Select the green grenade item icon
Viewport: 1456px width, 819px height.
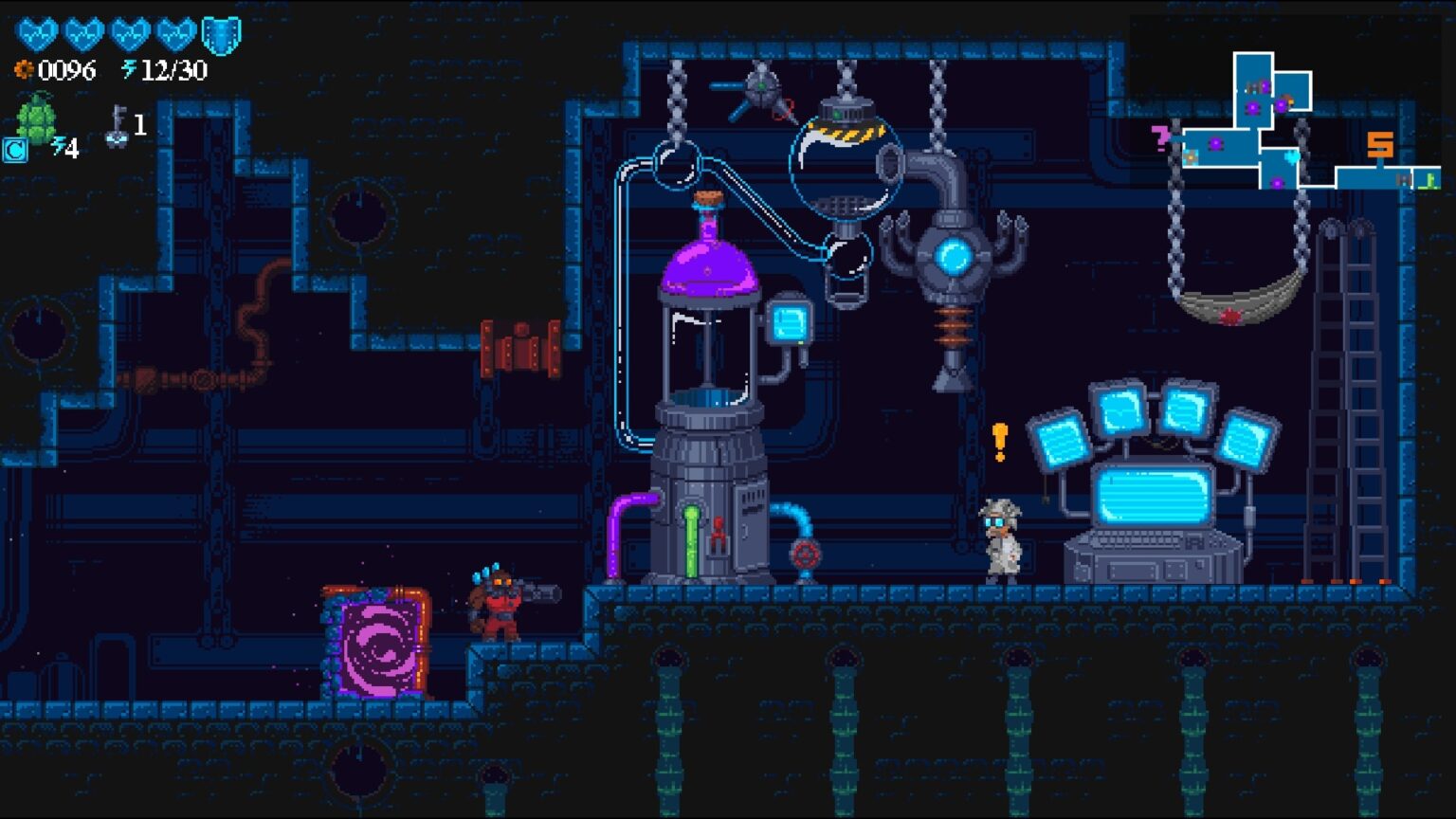(35, 118)
